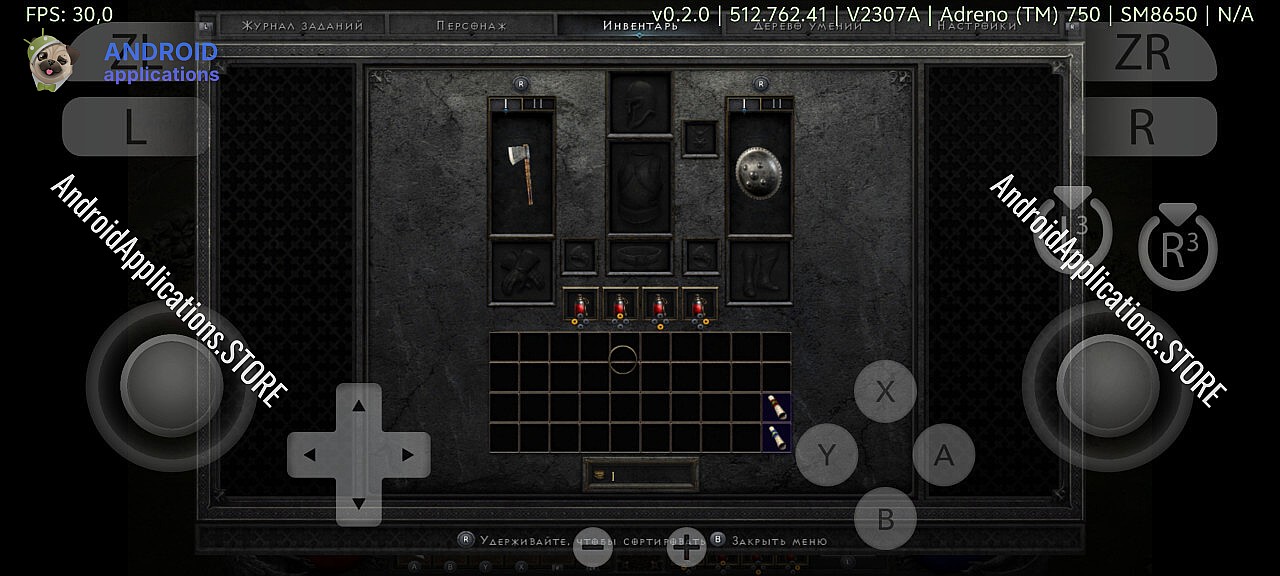Tap the overlay A touch button
1280x576 pixels.
point(943,455)
